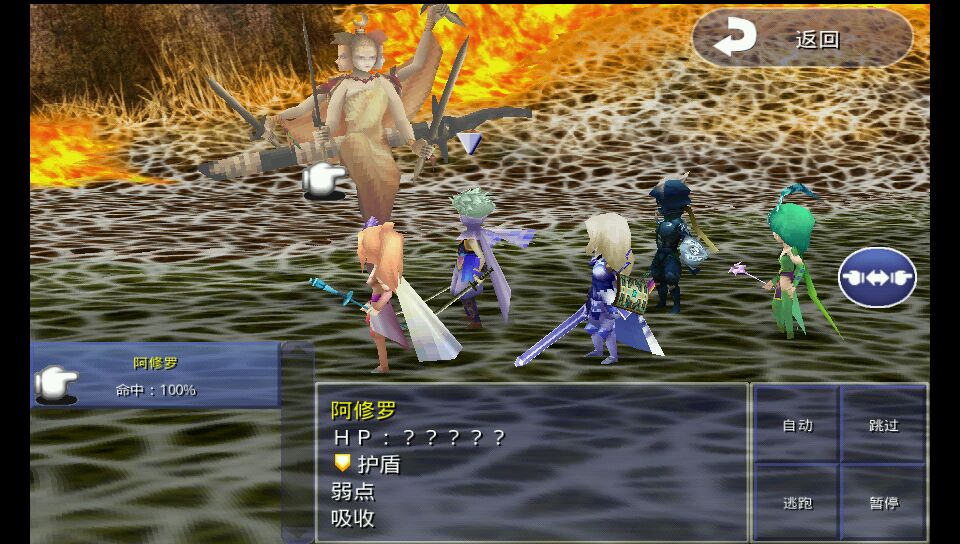Enable 自动 auto-battle

pyautogui.click(x=797, y=425)
